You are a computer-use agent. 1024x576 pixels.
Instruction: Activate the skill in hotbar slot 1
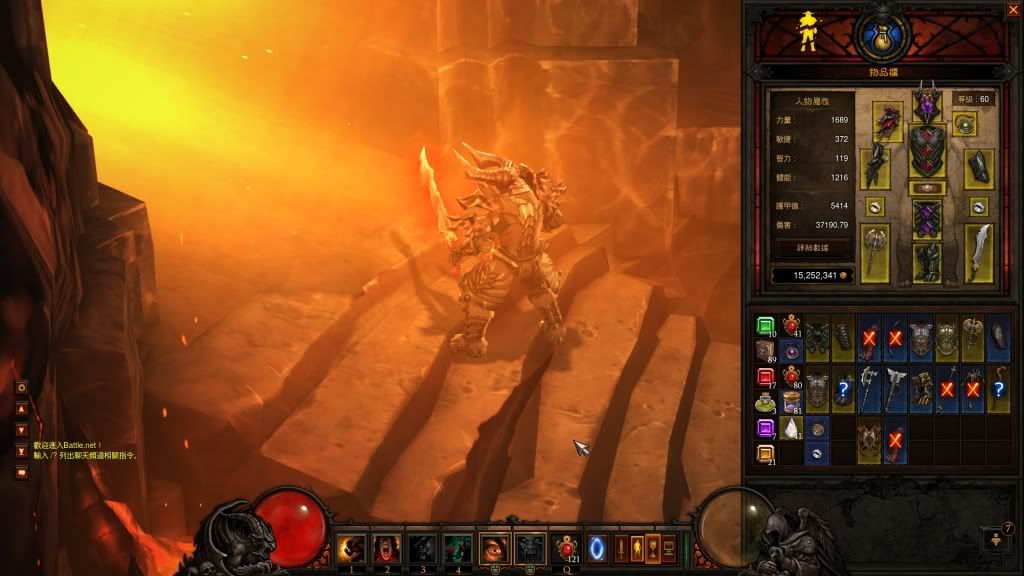coord(349,547)
